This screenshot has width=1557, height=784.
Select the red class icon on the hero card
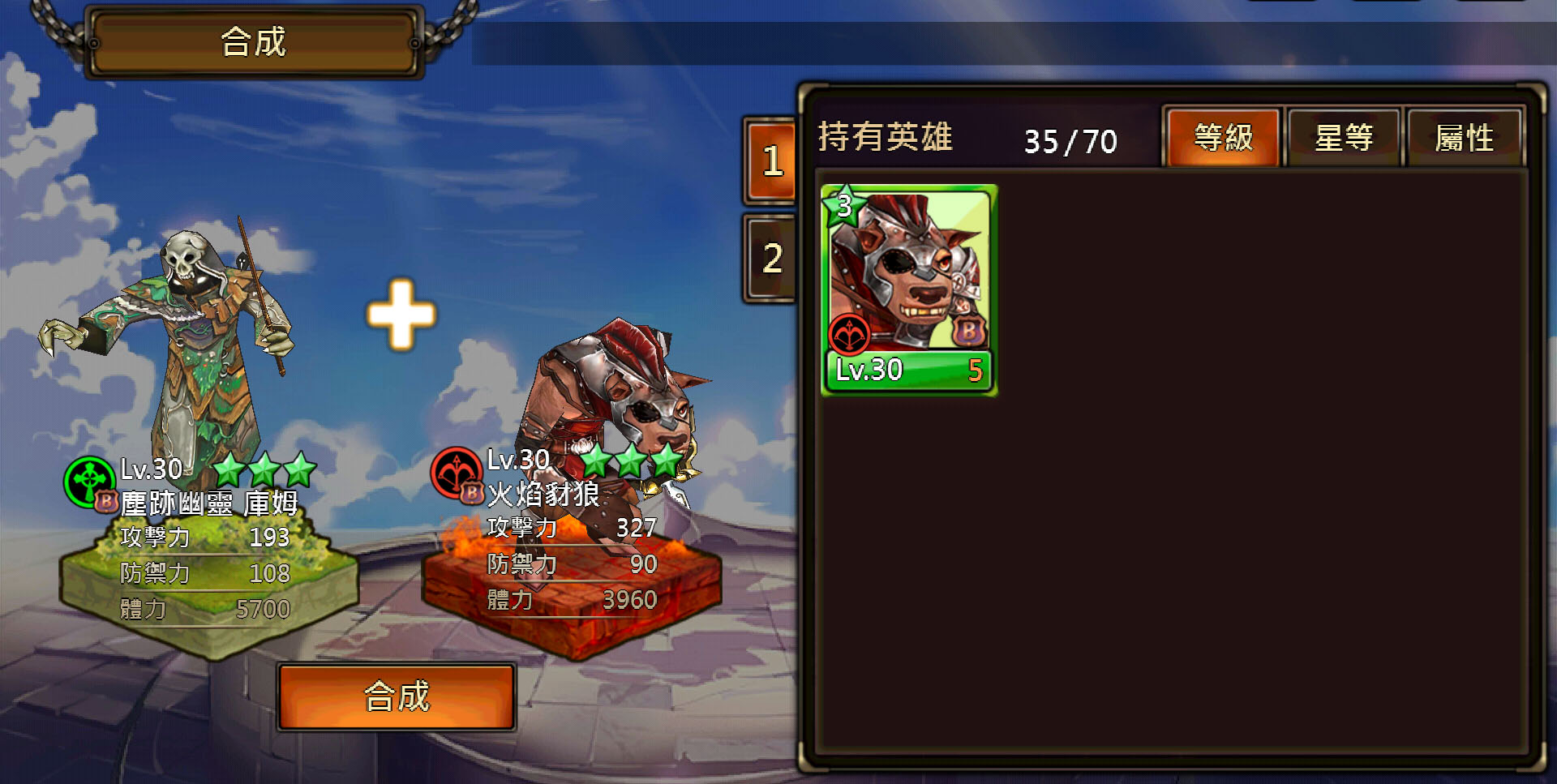(x=849, y=331)
